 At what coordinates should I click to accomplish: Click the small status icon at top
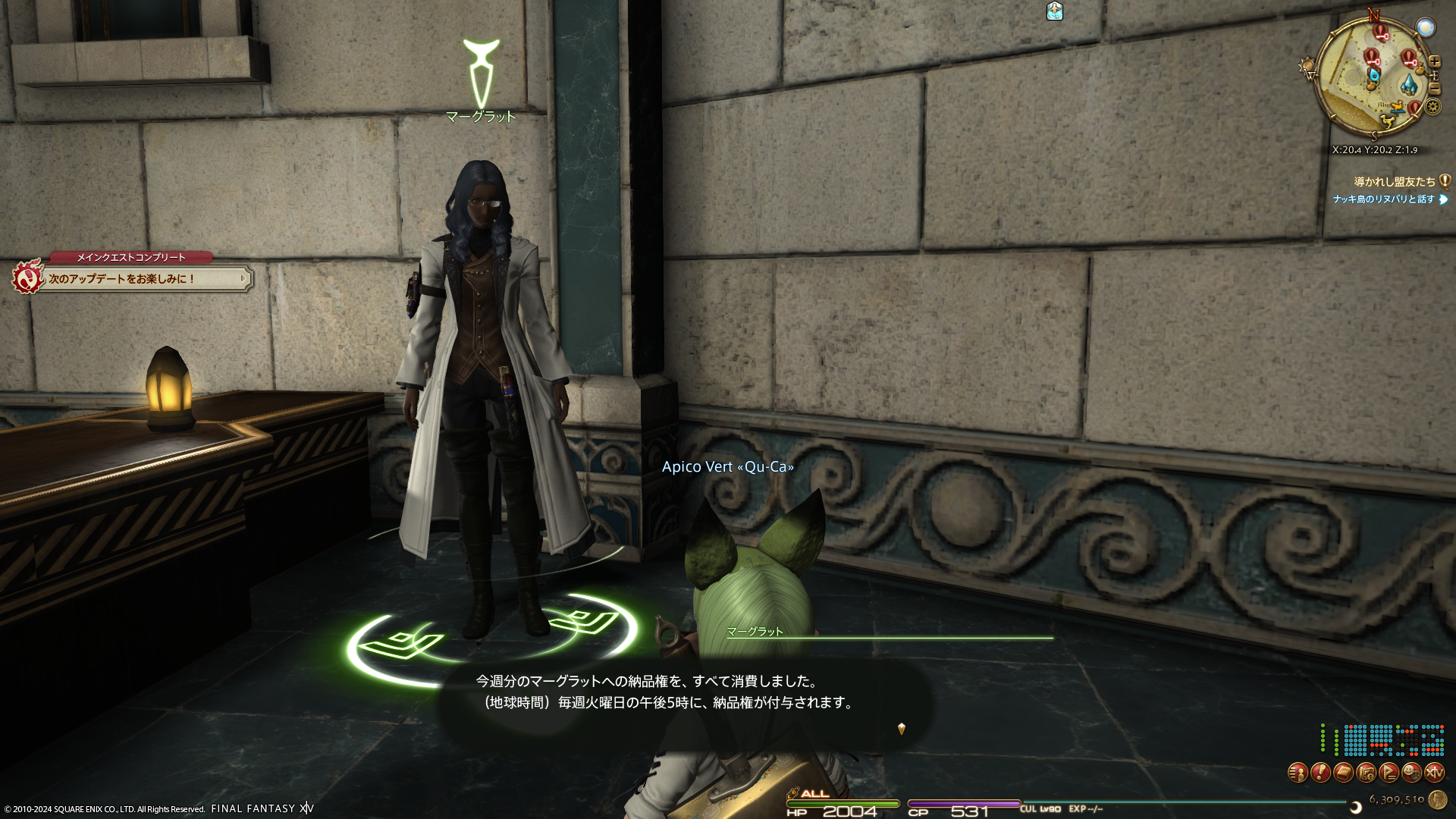pos(1054,11)
